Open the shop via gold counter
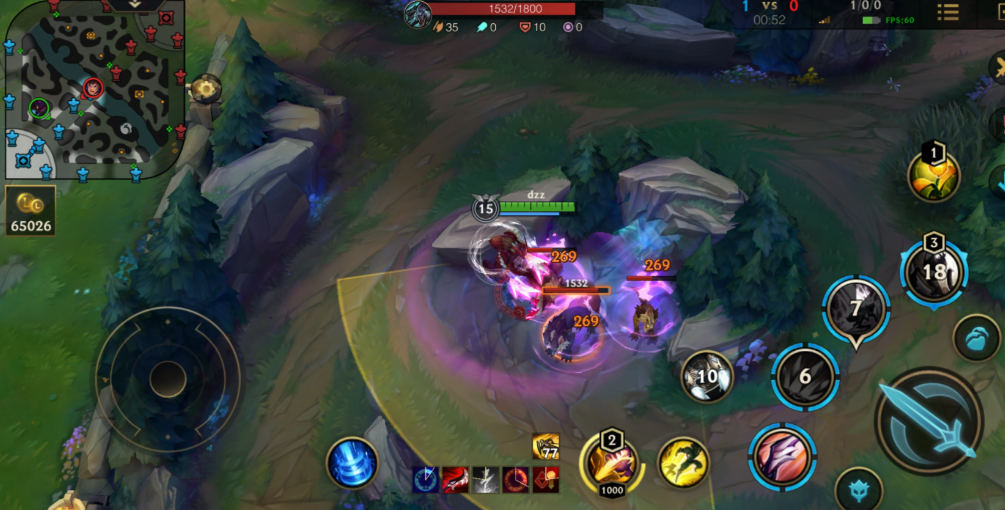 30,210
